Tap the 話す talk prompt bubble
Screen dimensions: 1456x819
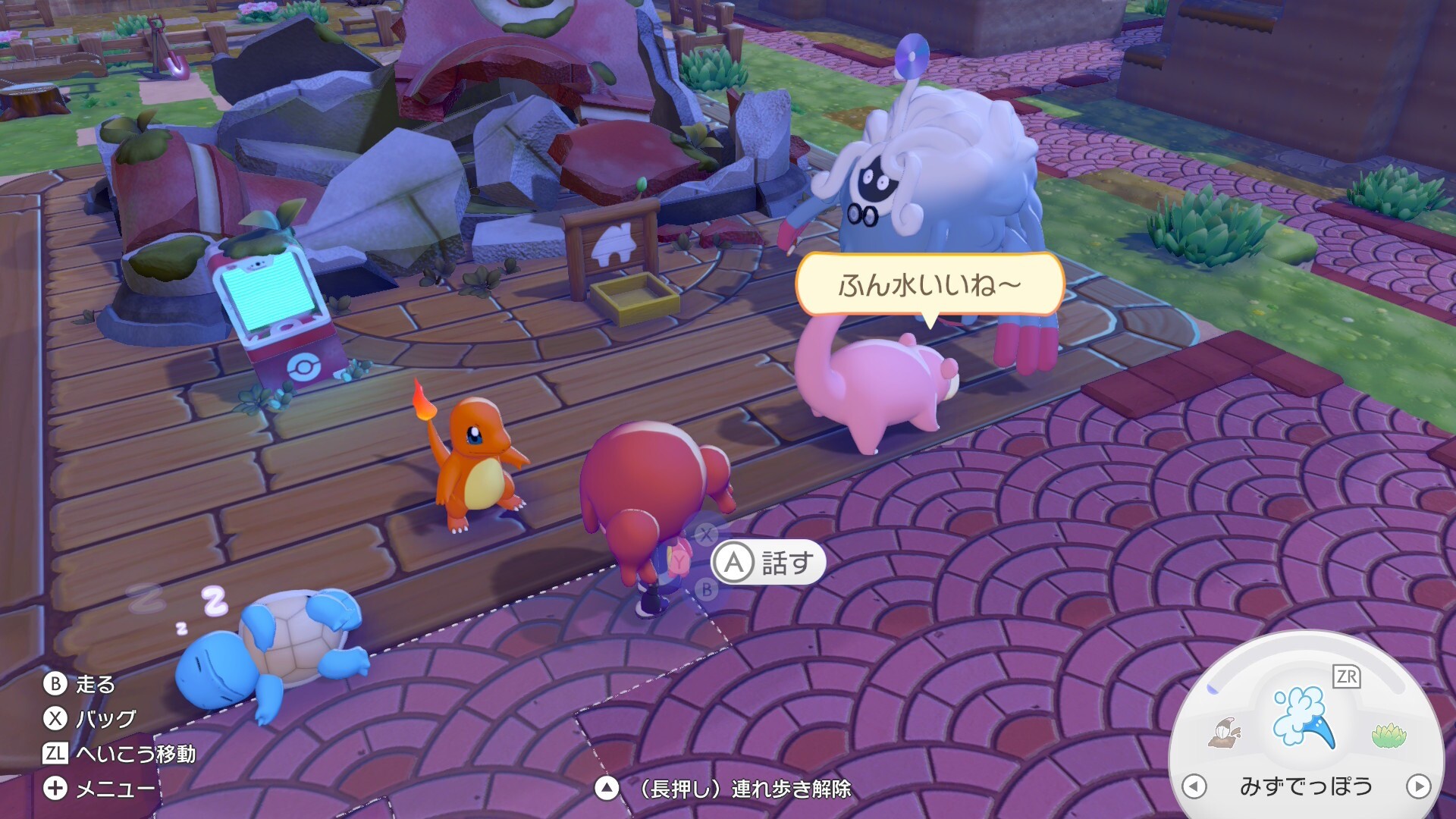(768, 563)
